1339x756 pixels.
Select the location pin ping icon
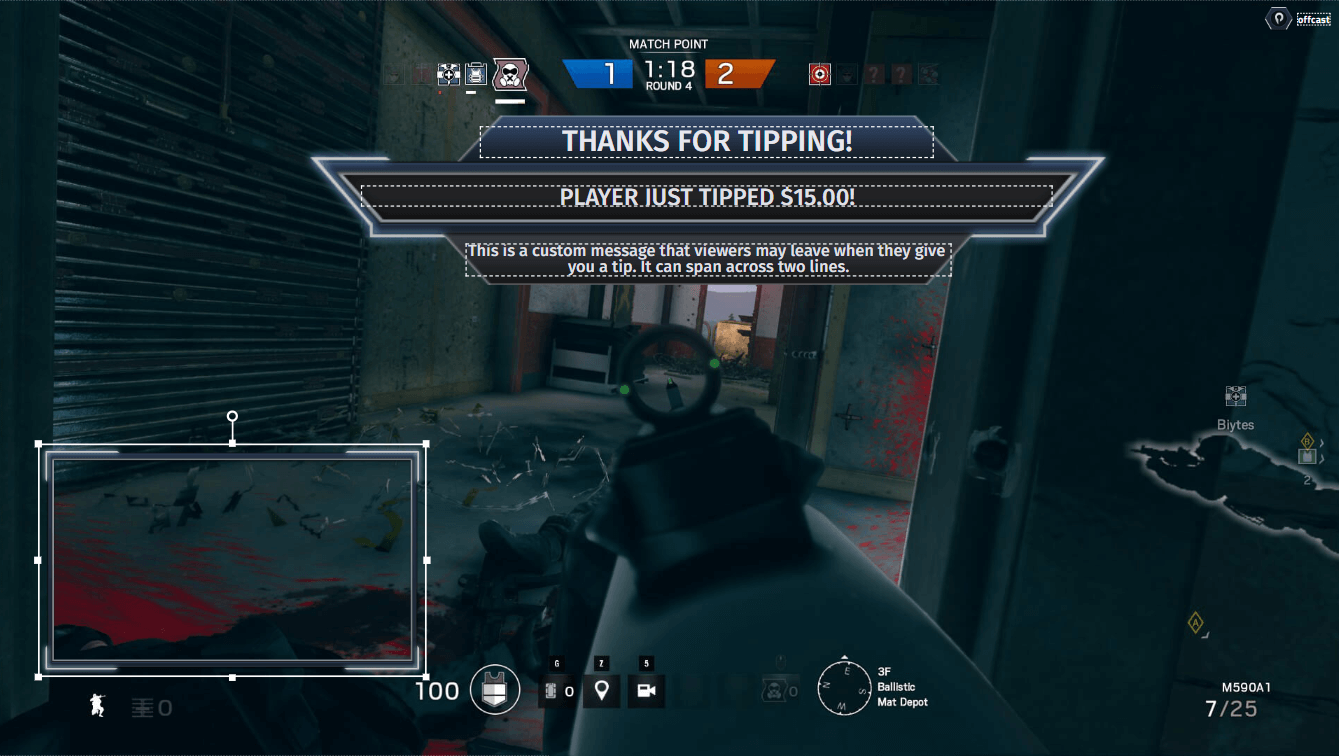coord(601,690)
